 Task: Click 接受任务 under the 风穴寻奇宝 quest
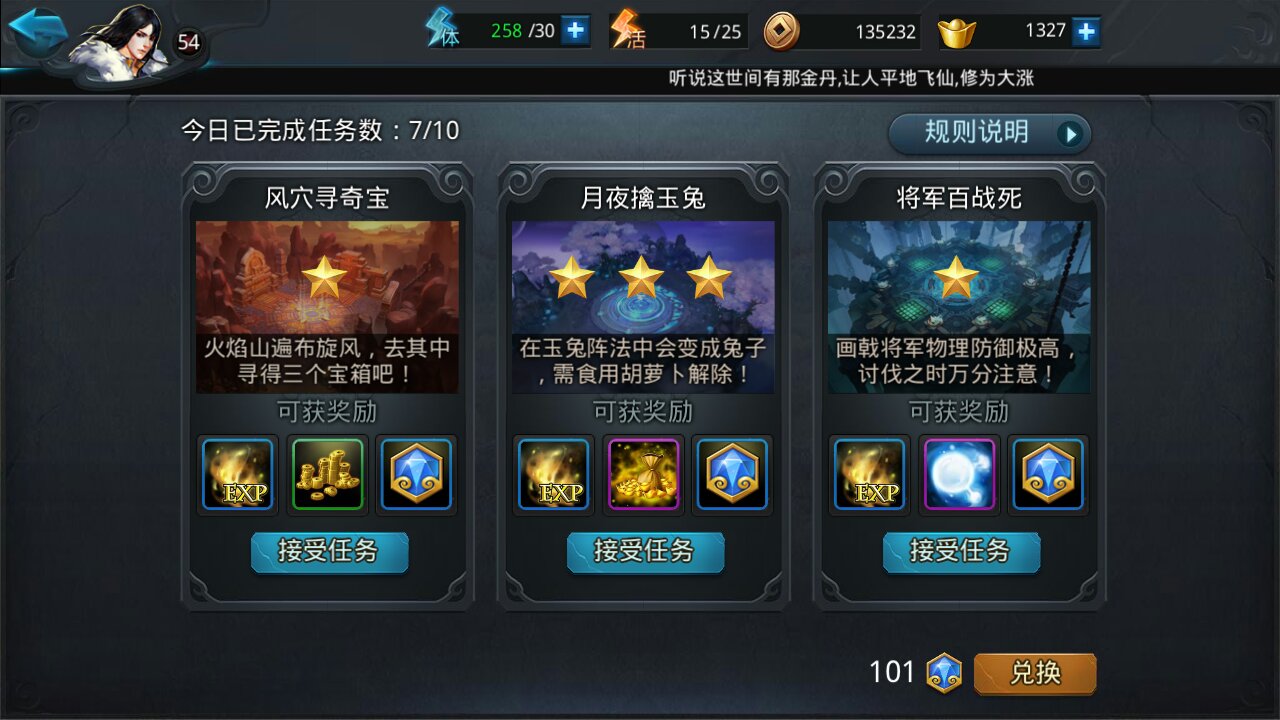coord(329,551)
